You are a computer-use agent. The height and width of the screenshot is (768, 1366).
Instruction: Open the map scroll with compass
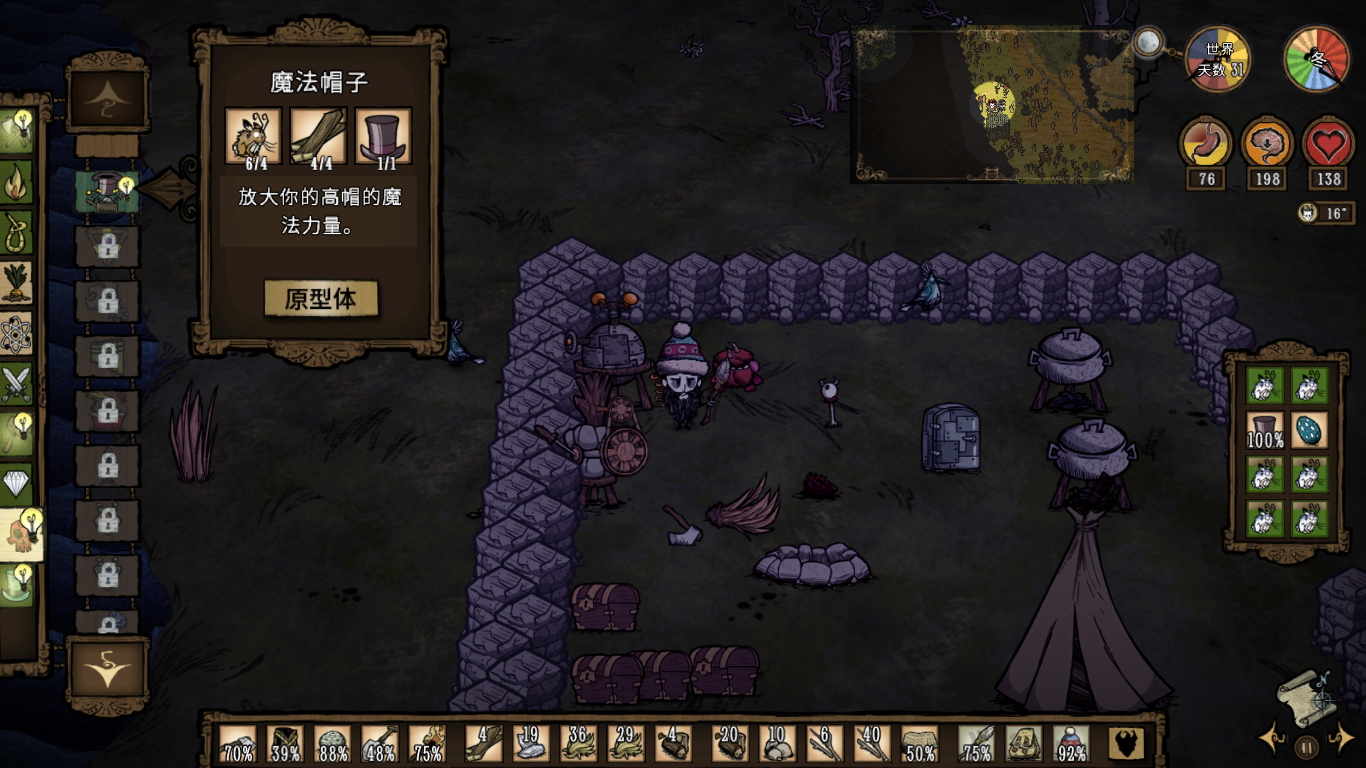point(1306,697)
